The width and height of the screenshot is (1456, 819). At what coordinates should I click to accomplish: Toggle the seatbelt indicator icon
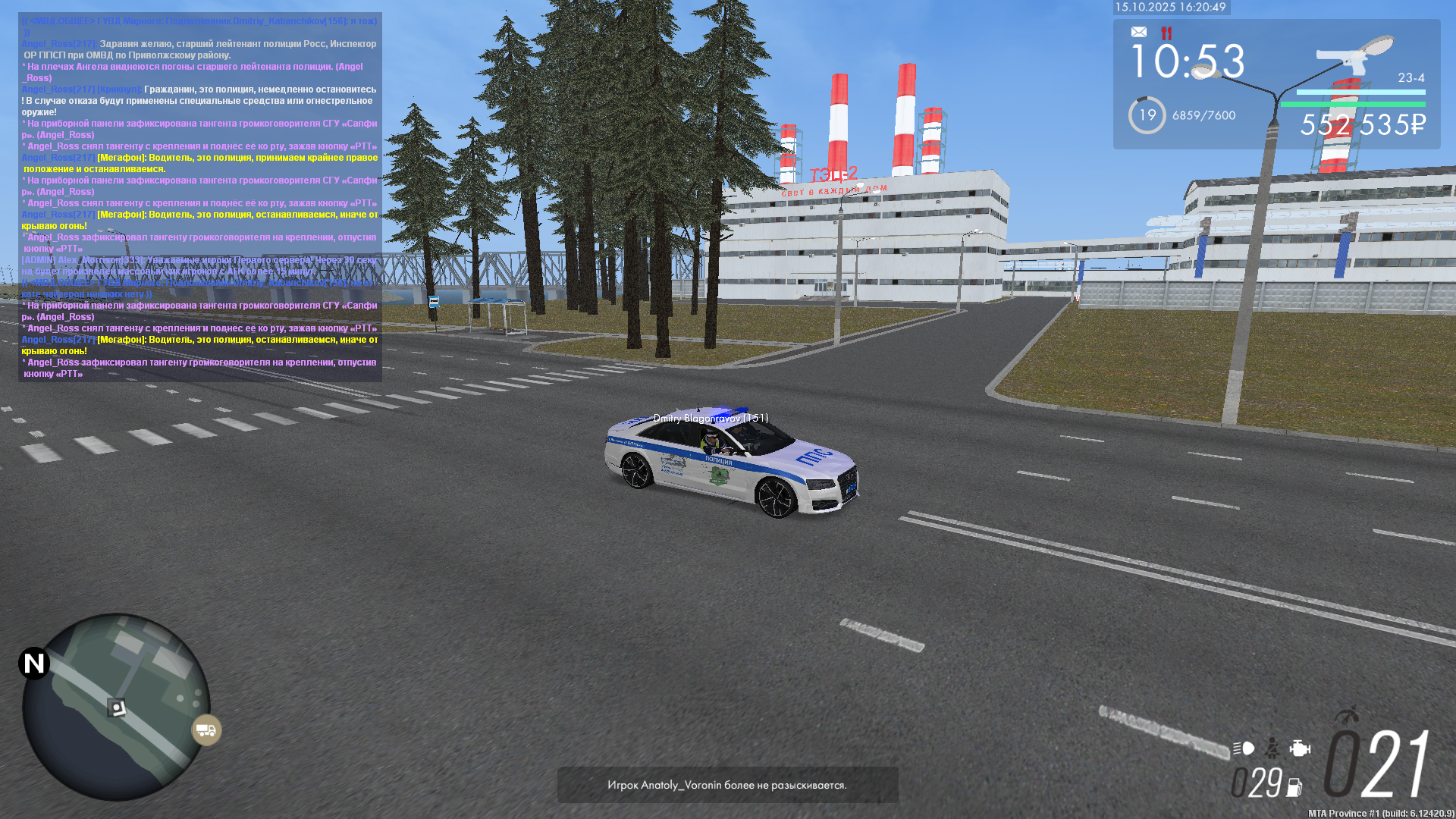click(1272, 748)
